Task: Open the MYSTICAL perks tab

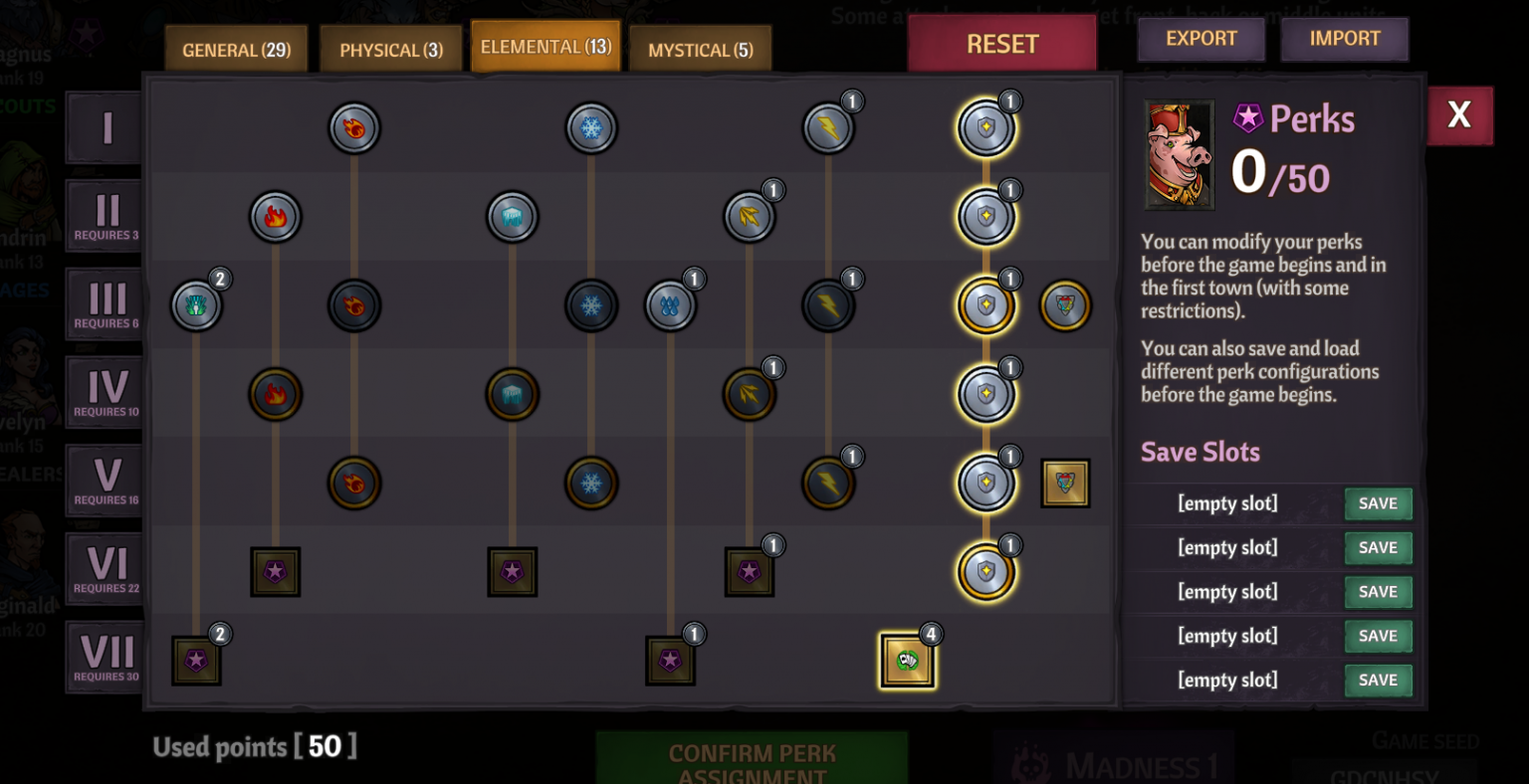Action: click(x=700, y=47)
